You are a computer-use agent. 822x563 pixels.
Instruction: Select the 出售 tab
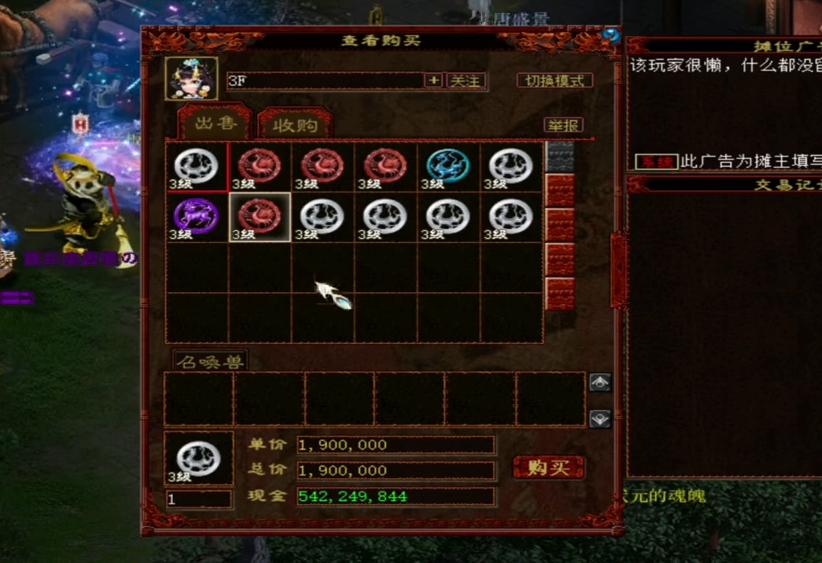pyautogui.click(x=212, y=124)
